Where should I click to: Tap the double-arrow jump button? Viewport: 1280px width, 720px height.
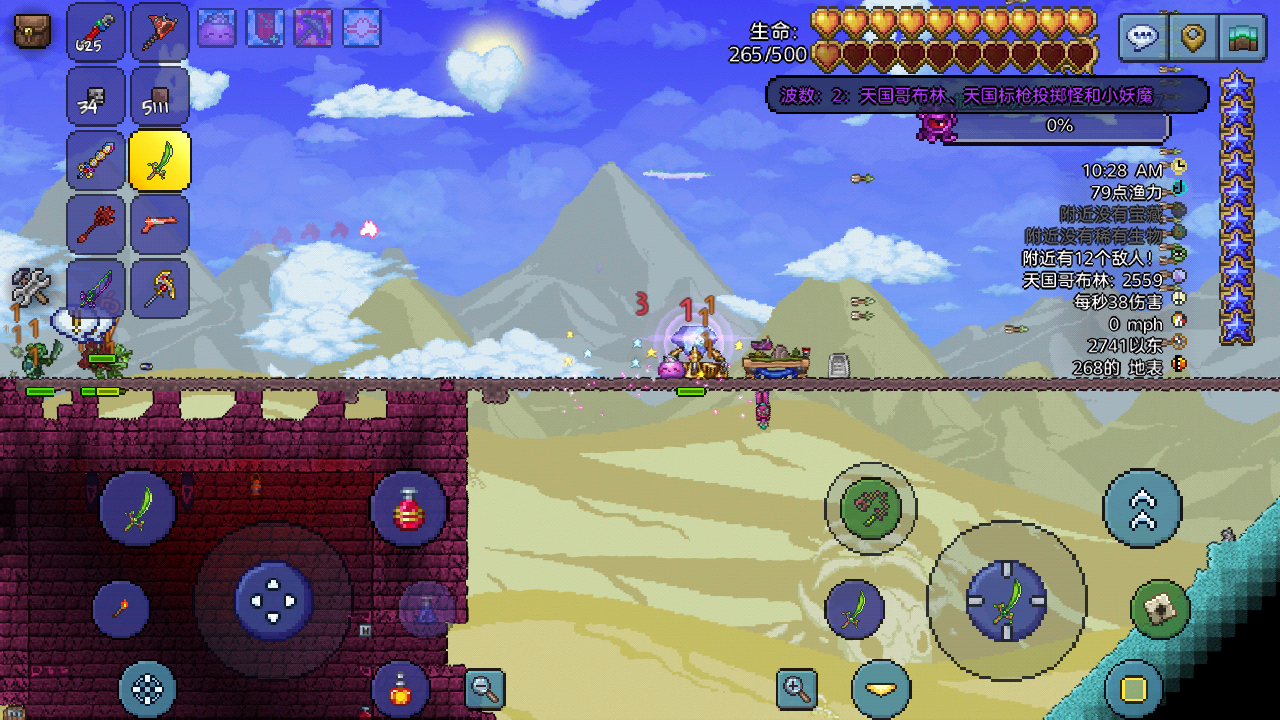[x=1142, y=508]
